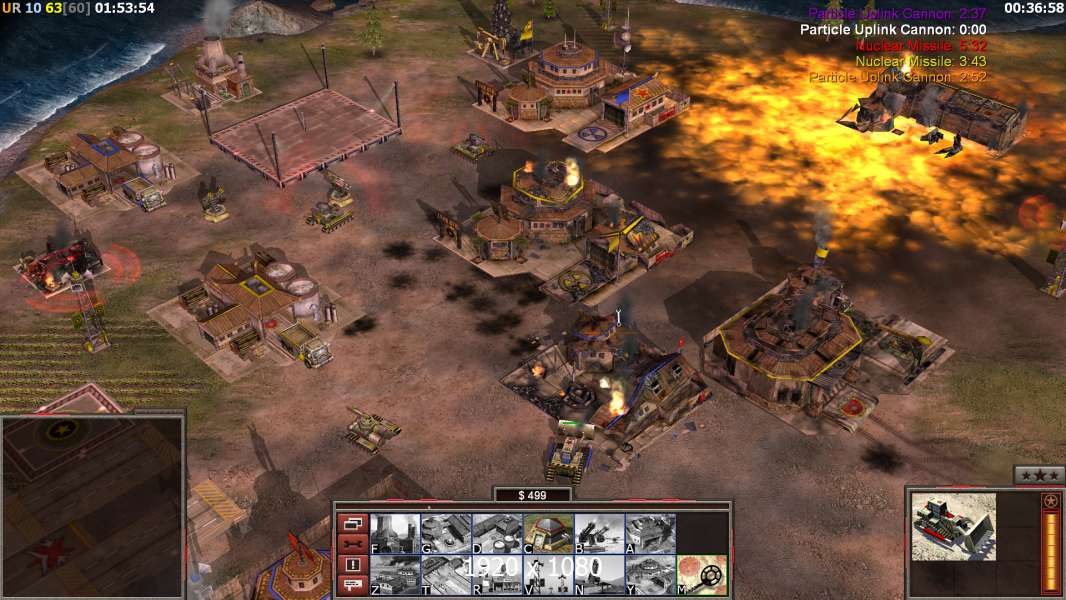
Task: Select the Command Center build icon labeled Y
Action: 650,575
